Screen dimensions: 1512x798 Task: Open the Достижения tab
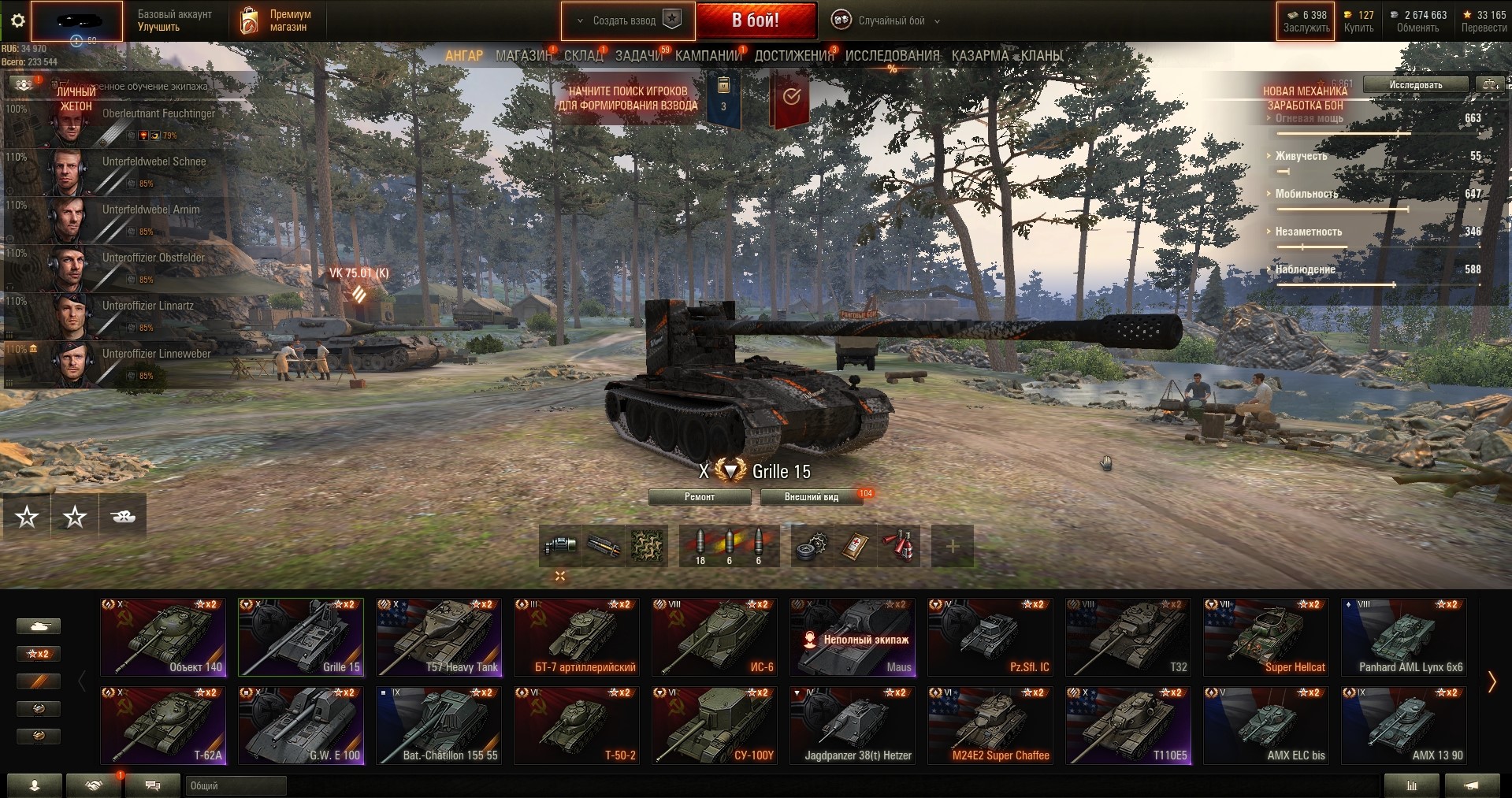tap(793, 56)
